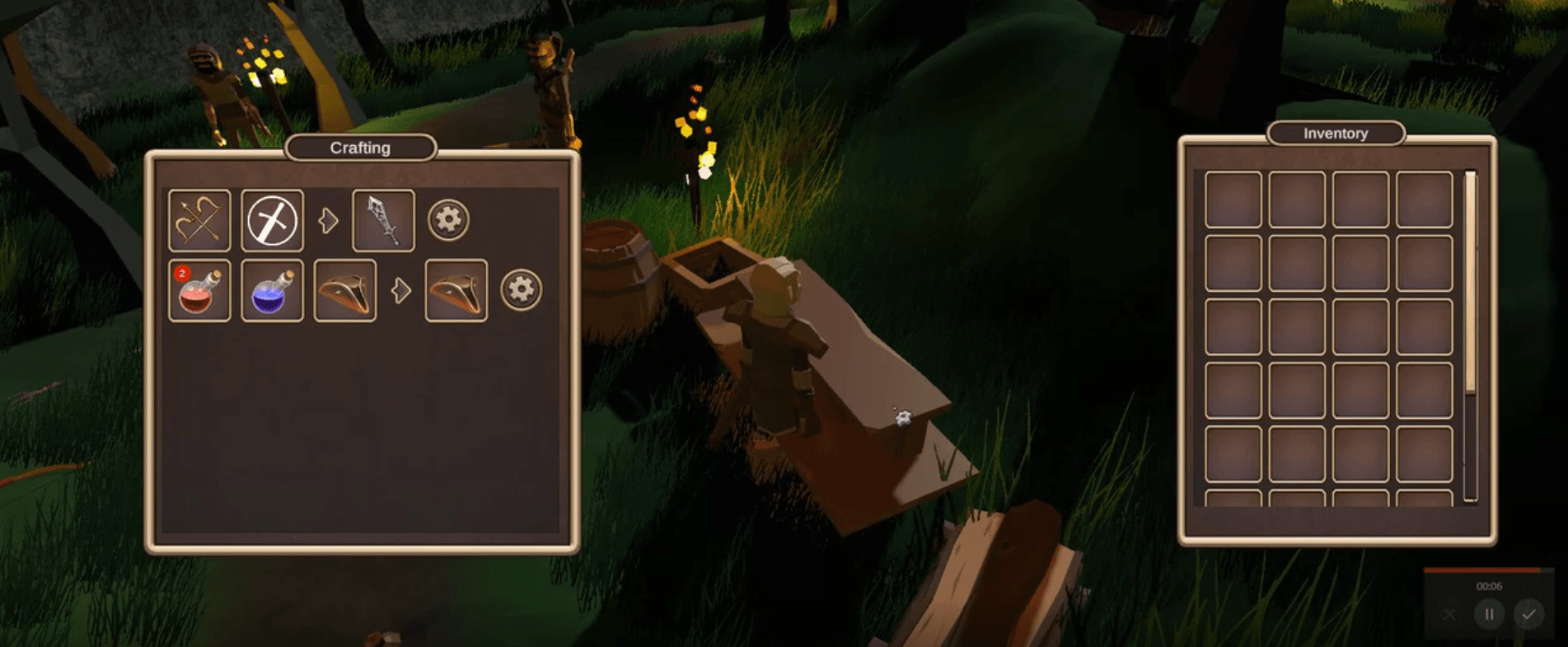Open the gear settings for the sword recipe
The width and height of the screenshot is (1568, 647).
pyautogui.click(x=447, y=218)
